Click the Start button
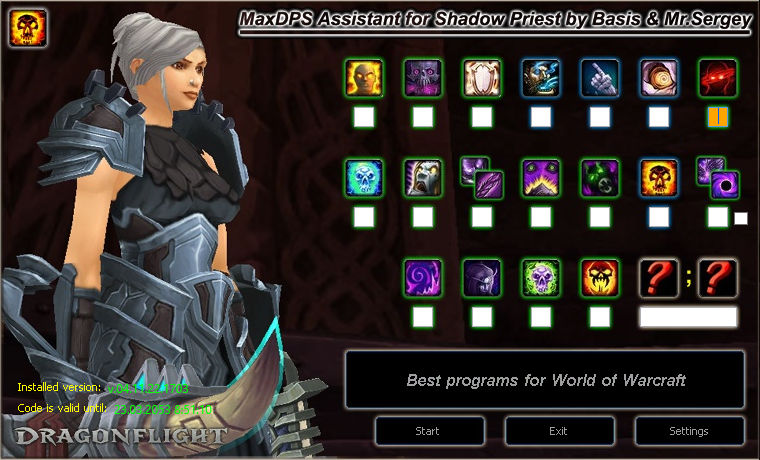The width and height of the screenshot is (760, 460). tap(428, 431)
